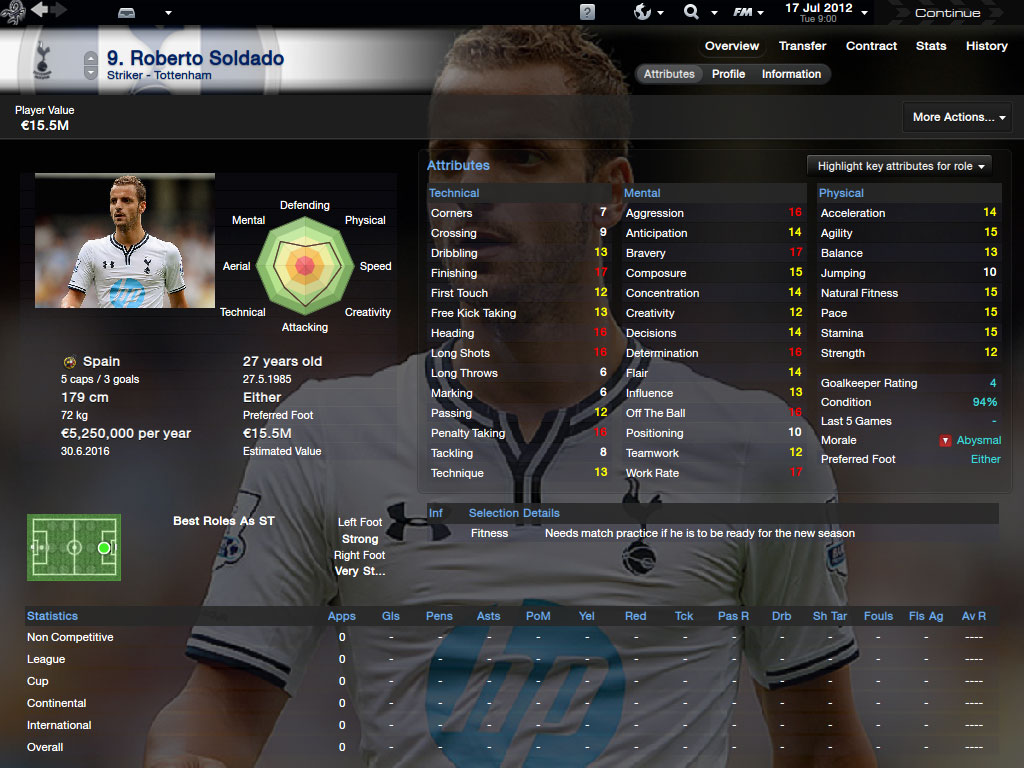1024x768 pixels.
Task: Open the Contract tab
Action: pos(871,46)
